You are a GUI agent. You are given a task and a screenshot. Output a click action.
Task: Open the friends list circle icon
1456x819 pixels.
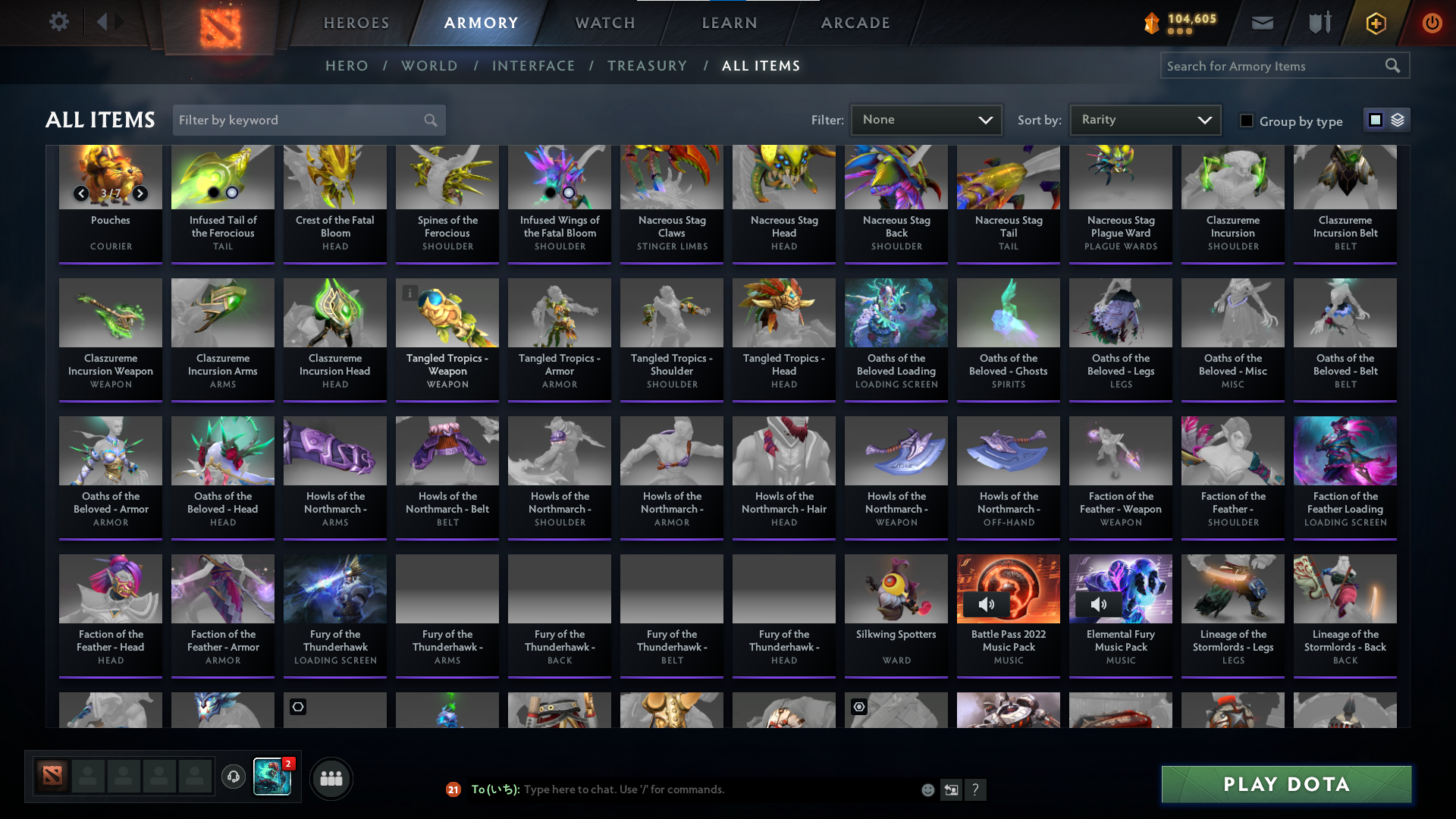(x=331, y=778)
